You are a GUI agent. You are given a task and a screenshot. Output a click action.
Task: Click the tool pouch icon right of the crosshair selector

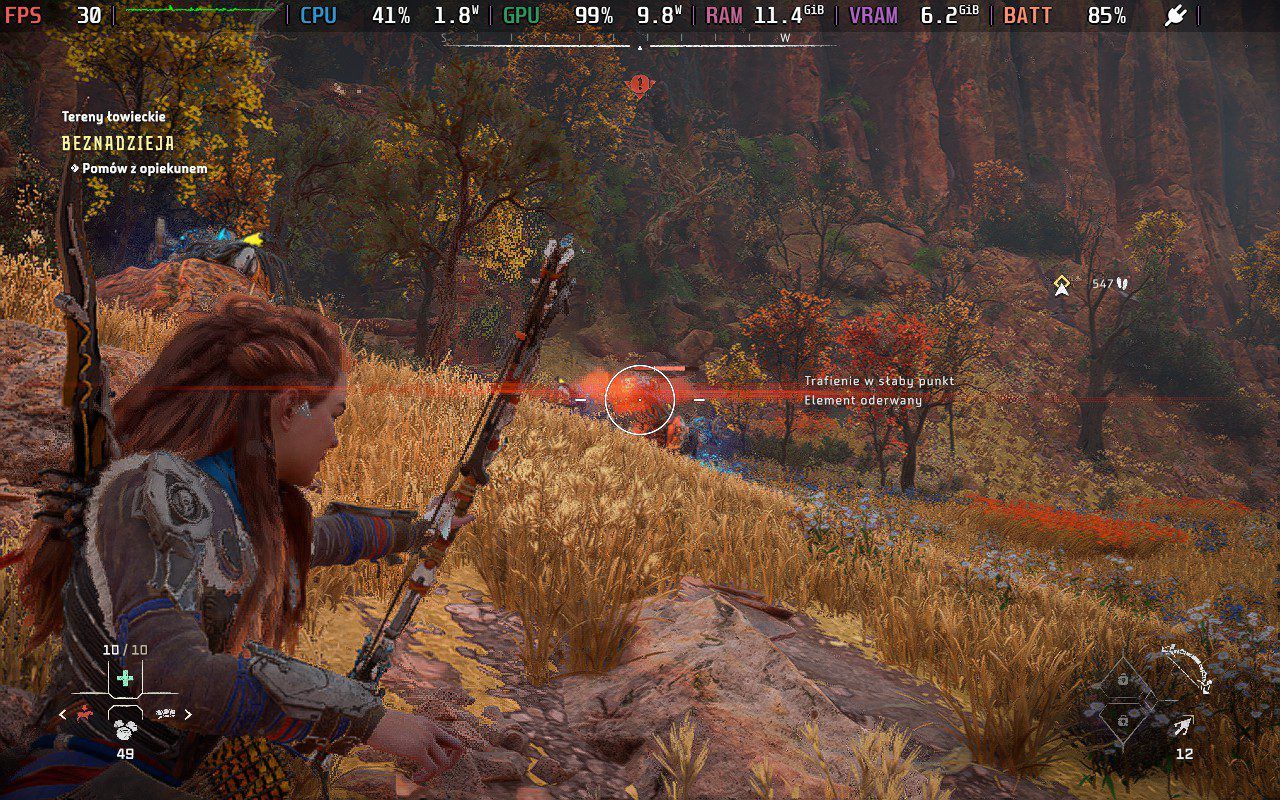(x=165, y=714)
